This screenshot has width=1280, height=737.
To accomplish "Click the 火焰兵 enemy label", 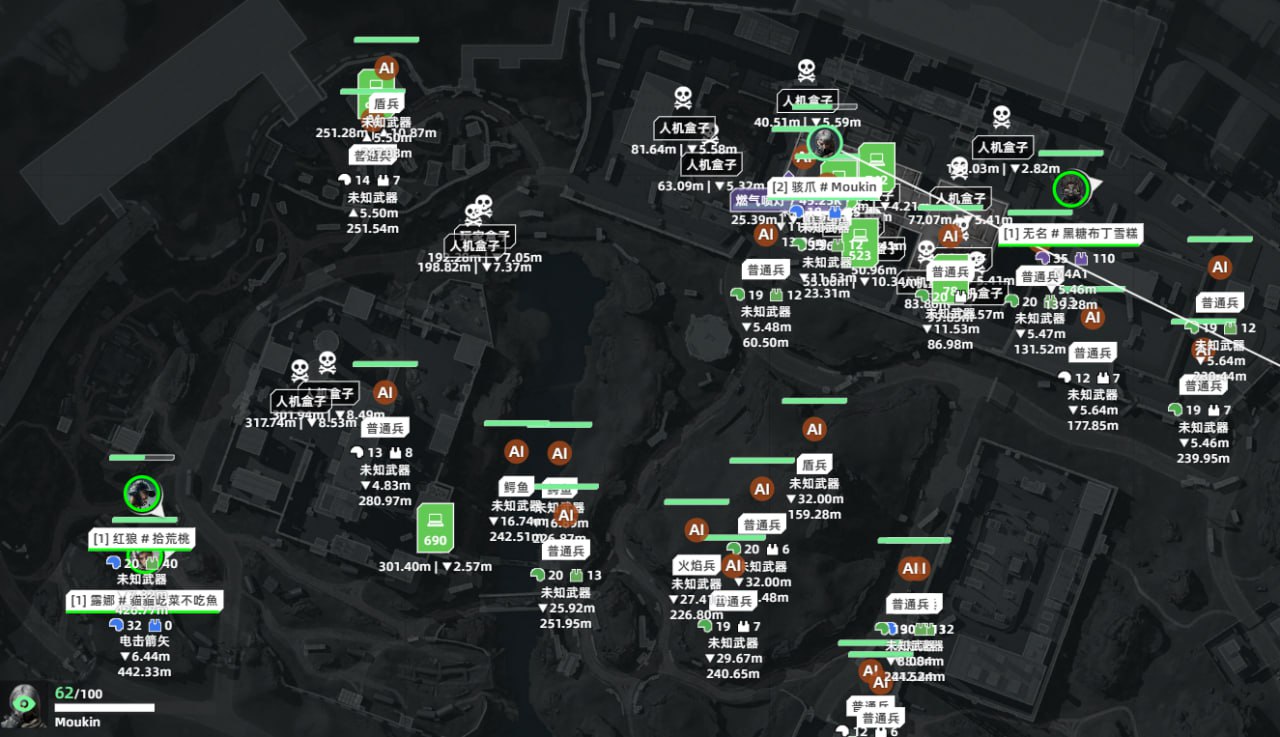I will [x=694, y=565].
